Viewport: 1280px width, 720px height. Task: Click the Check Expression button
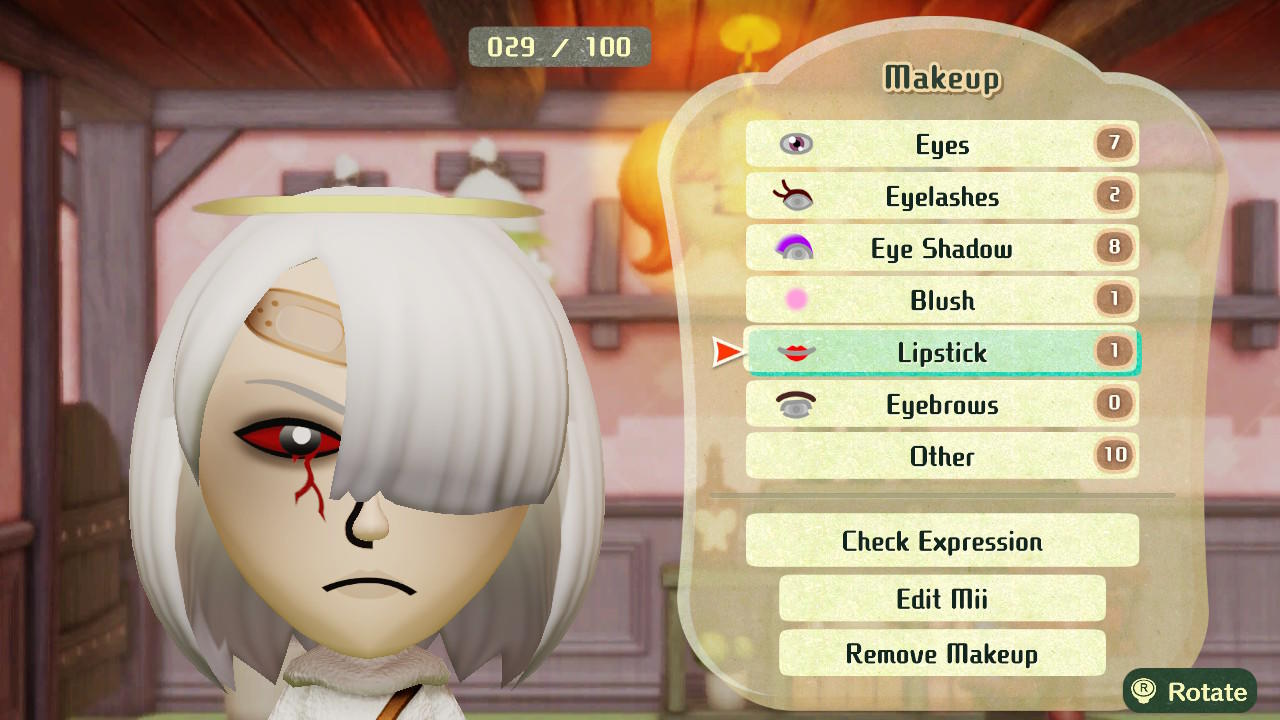[x=940, y=540]
